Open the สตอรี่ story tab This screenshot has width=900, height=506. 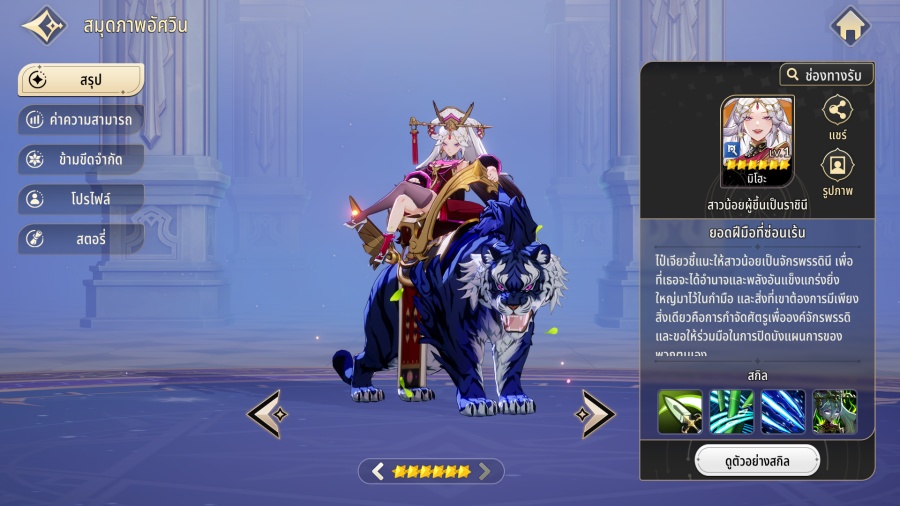pyautogui.click(x=80, y=239)
